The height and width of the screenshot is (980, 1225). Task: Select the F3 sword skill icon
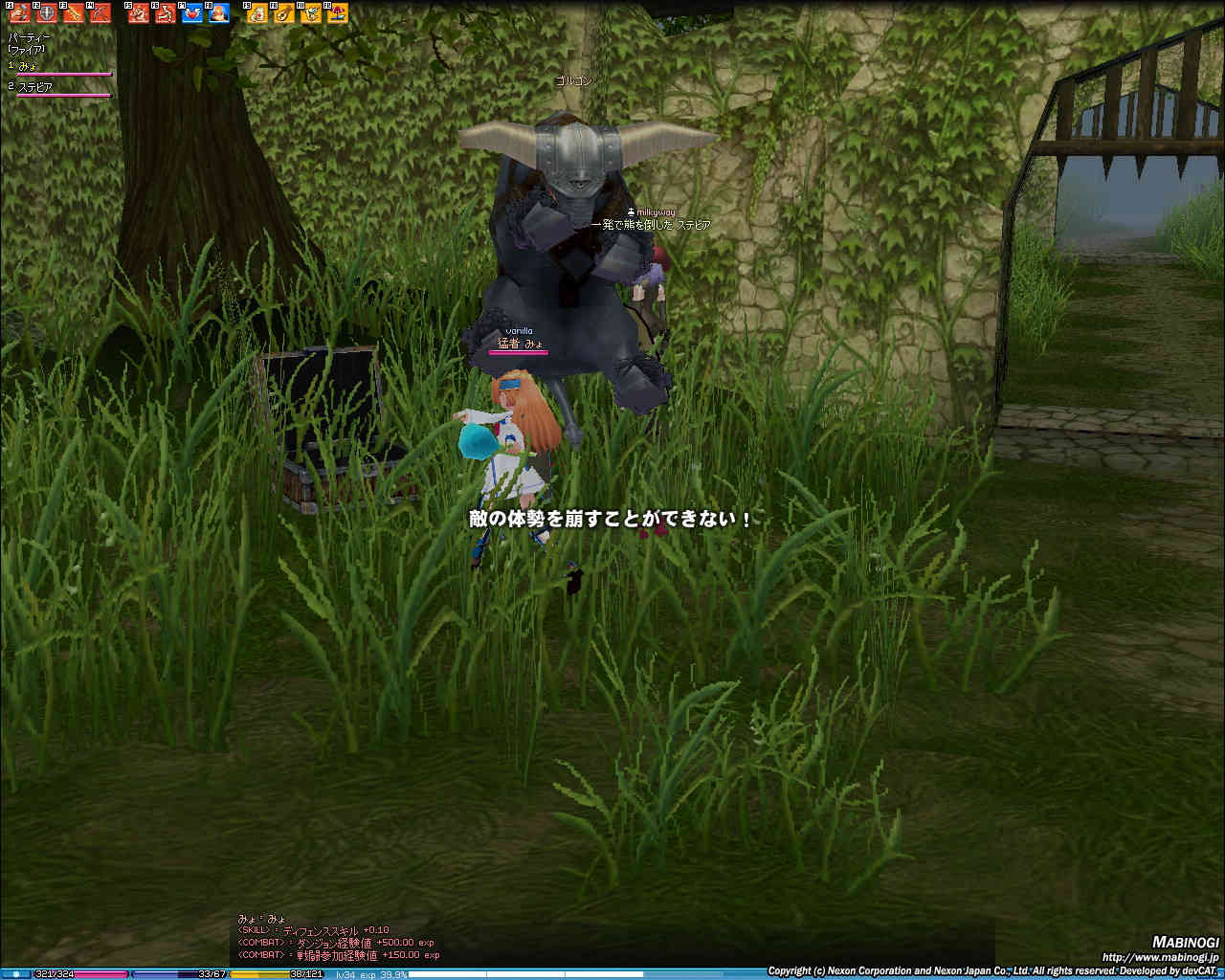point(73,13)
